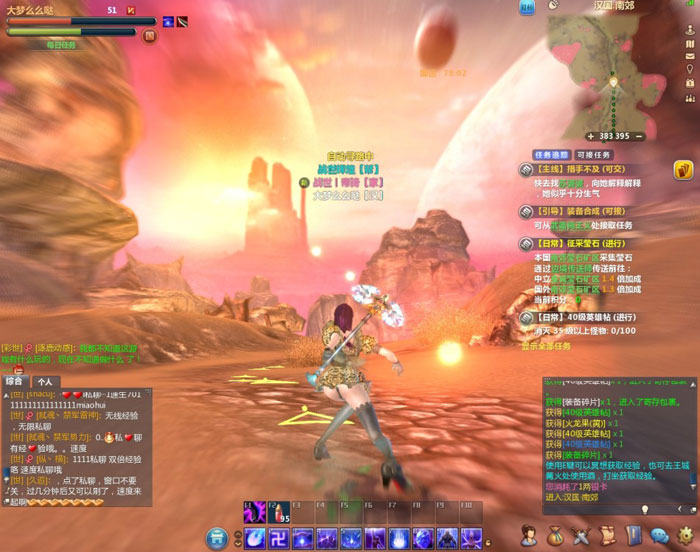
Task: Open the character portrait menu icon
Action: (x=528, y=537)
